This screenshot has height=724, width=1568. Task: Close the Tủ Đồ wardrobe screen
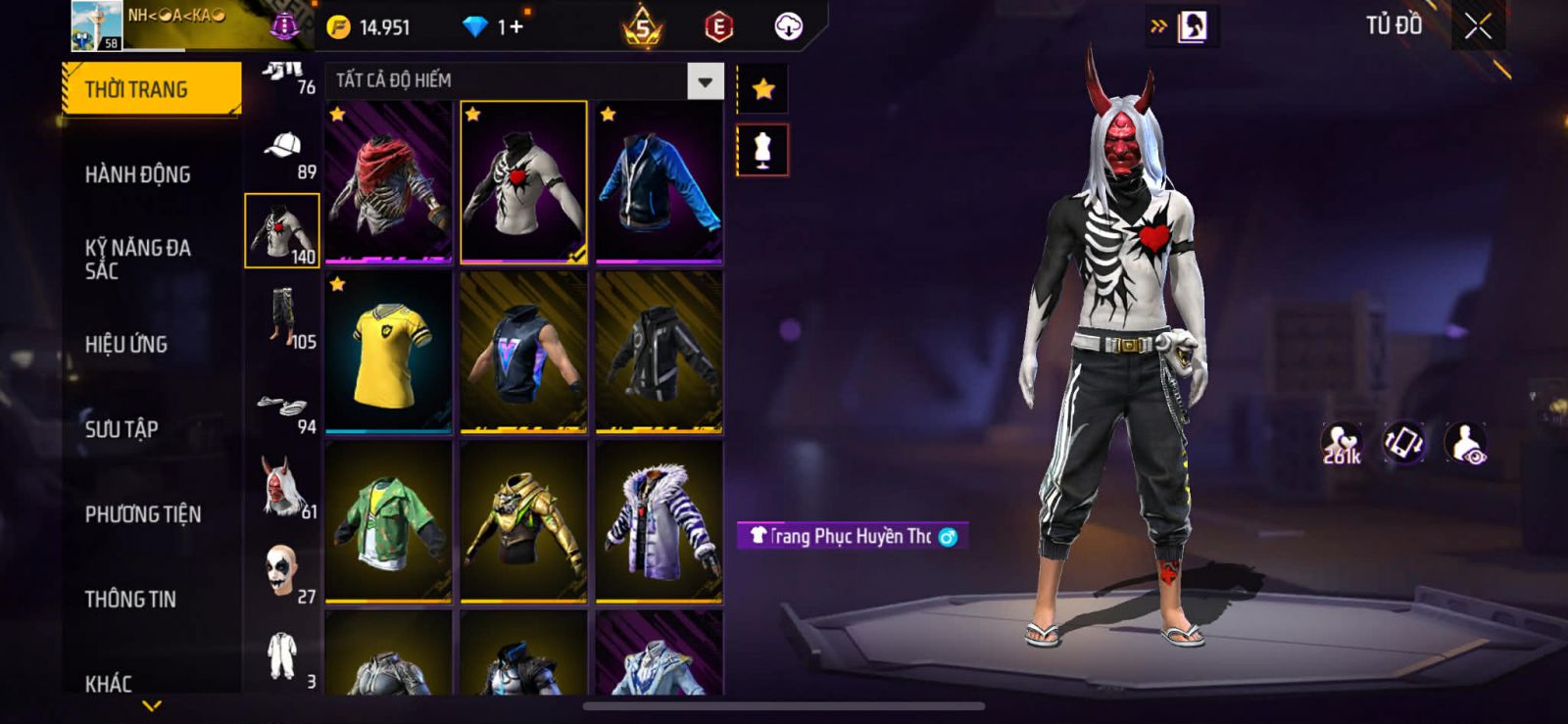[1478, 26]
